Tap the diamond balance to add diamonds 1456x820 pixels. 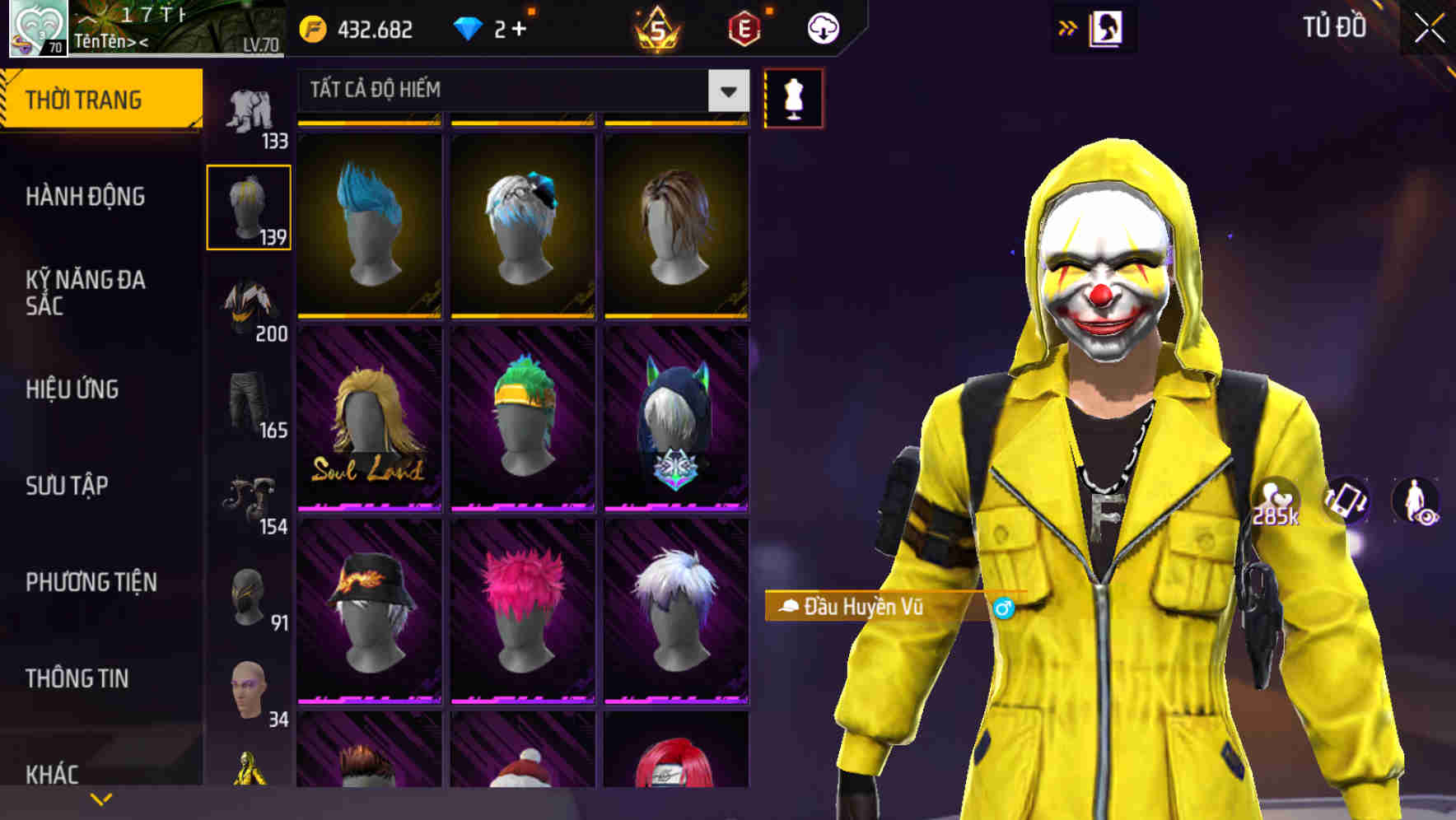click(x=492, y=27)
